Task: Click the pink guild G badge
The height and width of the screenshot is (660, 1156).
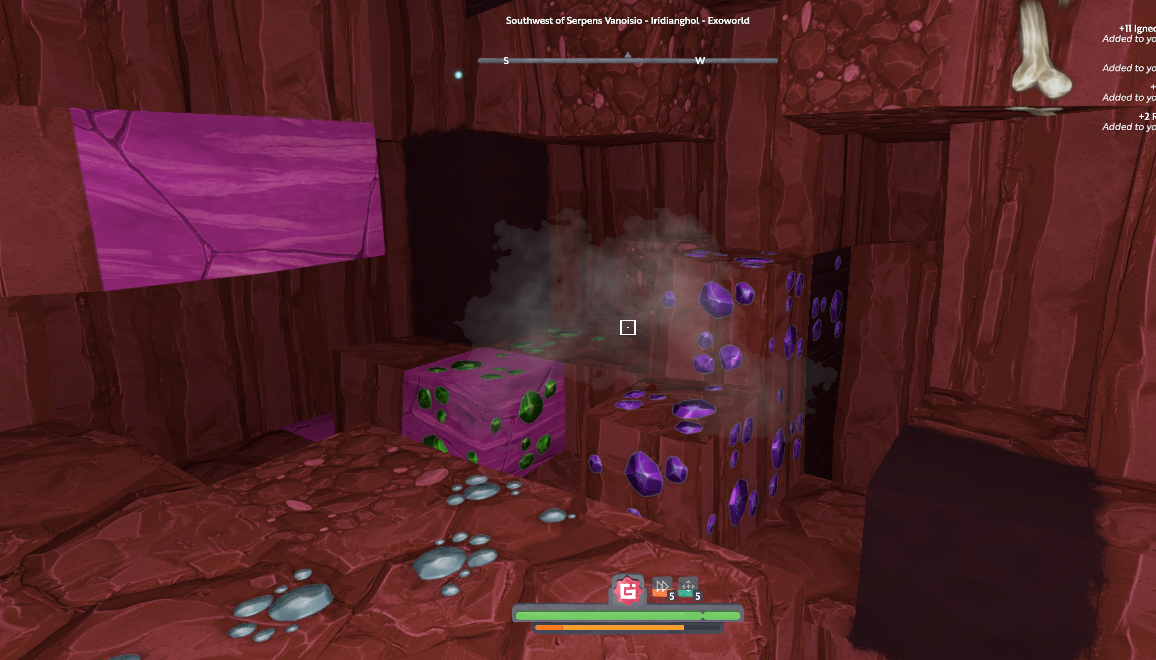Action: point(627,591)
